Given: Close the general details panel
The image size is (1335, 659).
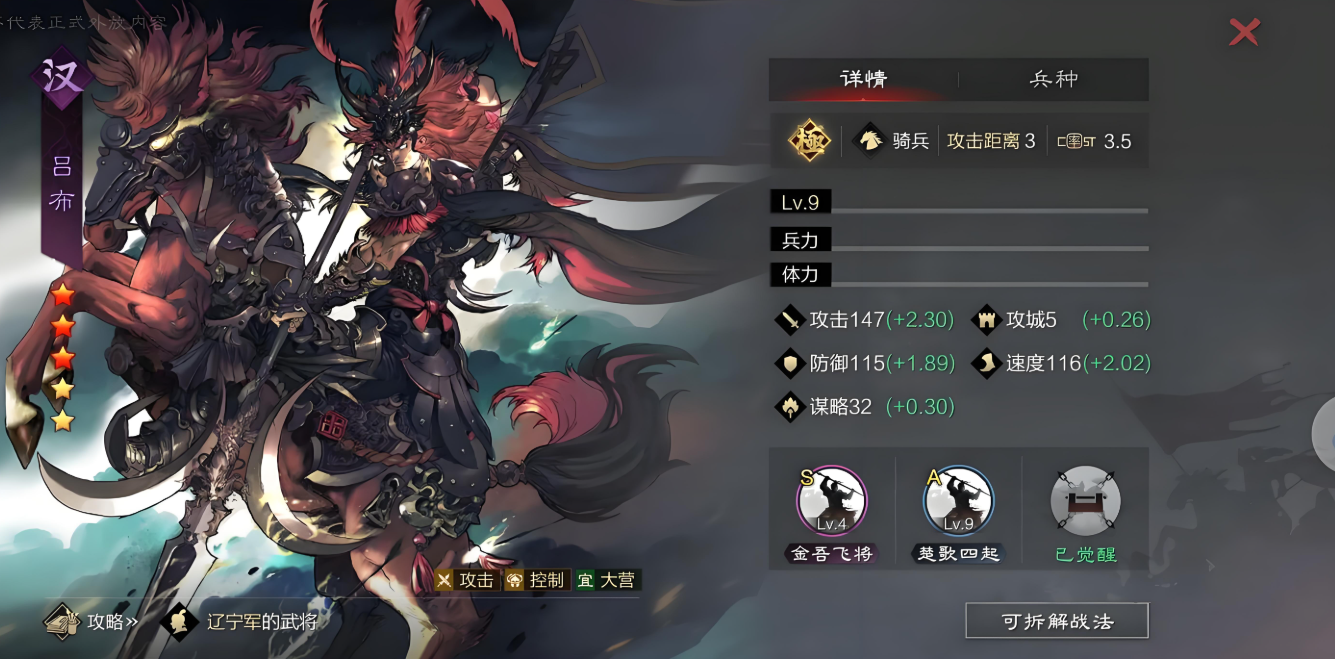Looking at the screenshot, I should pyautogui.click(x=1244, y=32).
